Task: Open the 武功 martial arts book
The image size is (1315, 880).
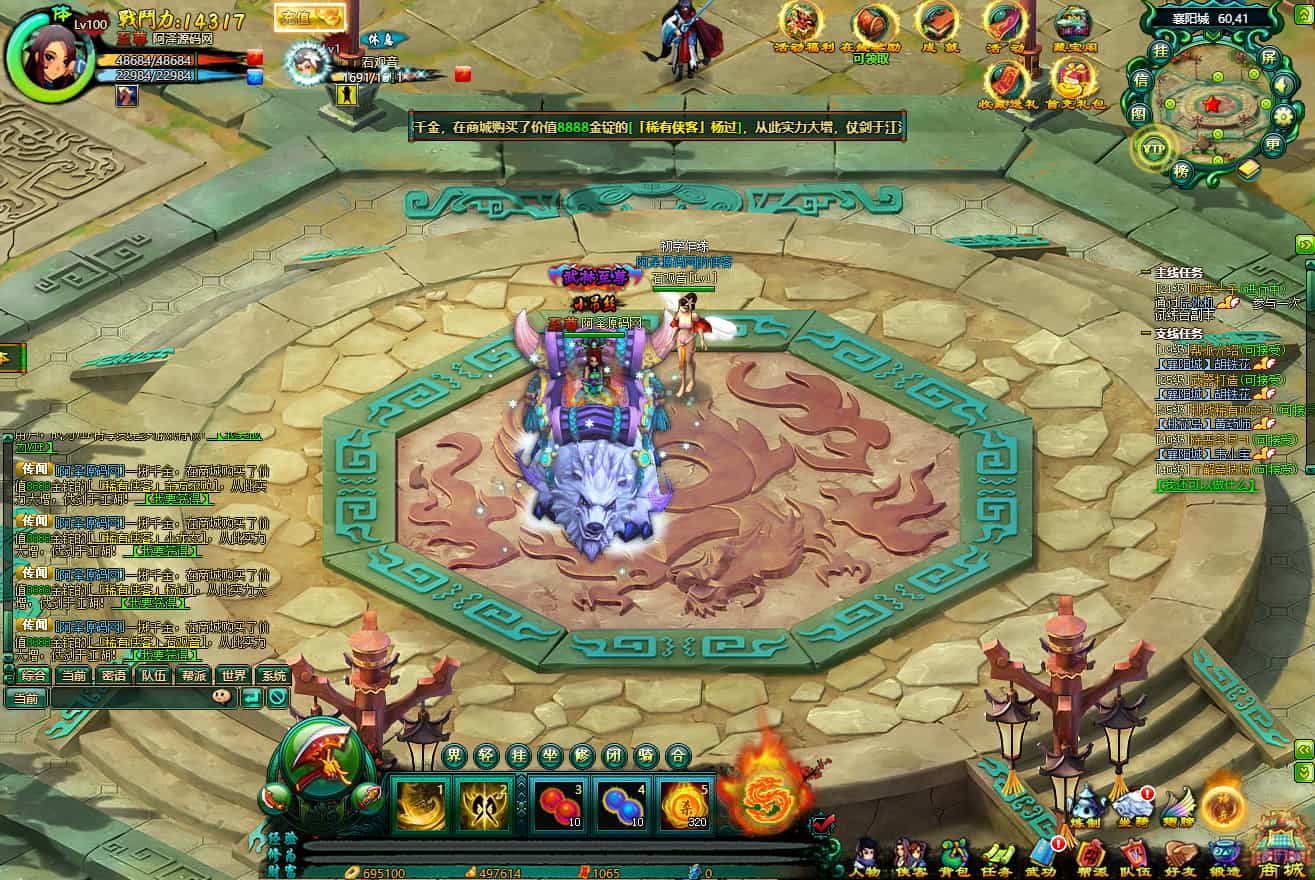Action: pyautogui.click(x=1044, y=857)
